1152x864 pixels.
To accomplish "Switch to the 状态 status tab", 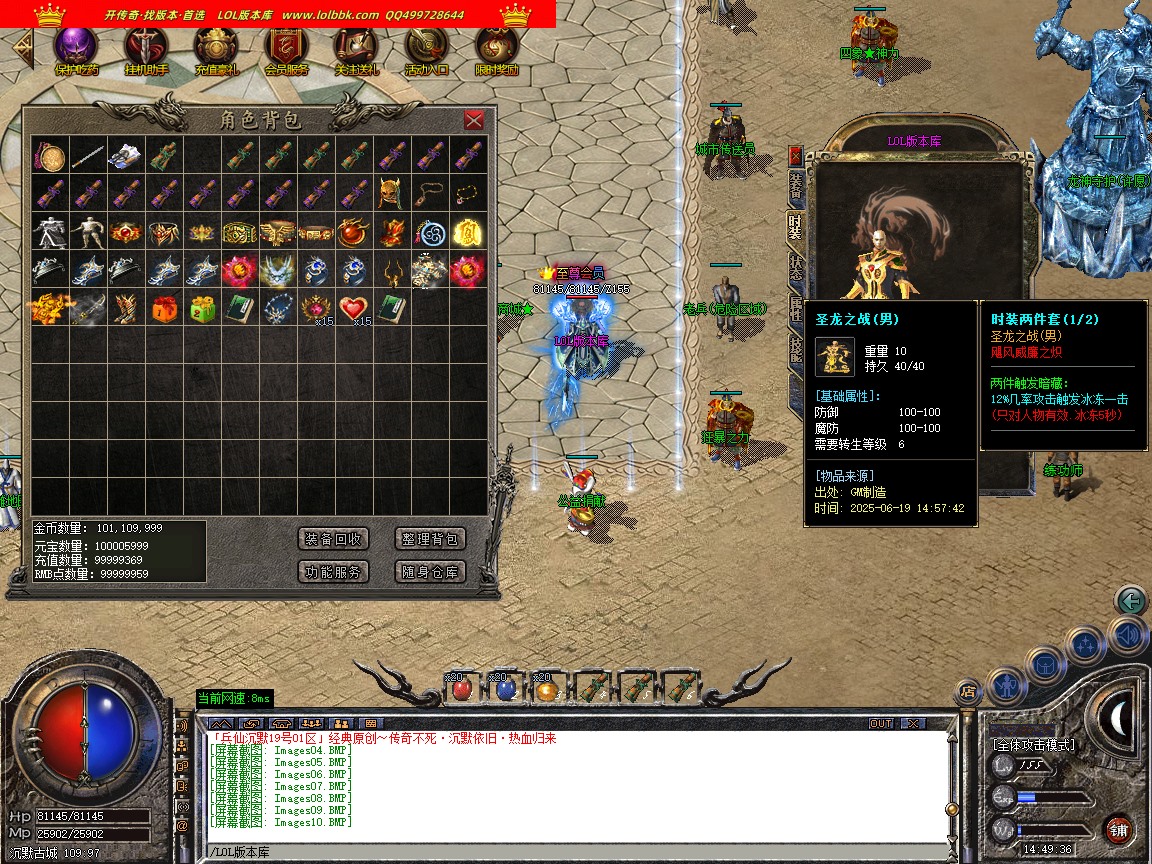I will [x=796, y=268].
